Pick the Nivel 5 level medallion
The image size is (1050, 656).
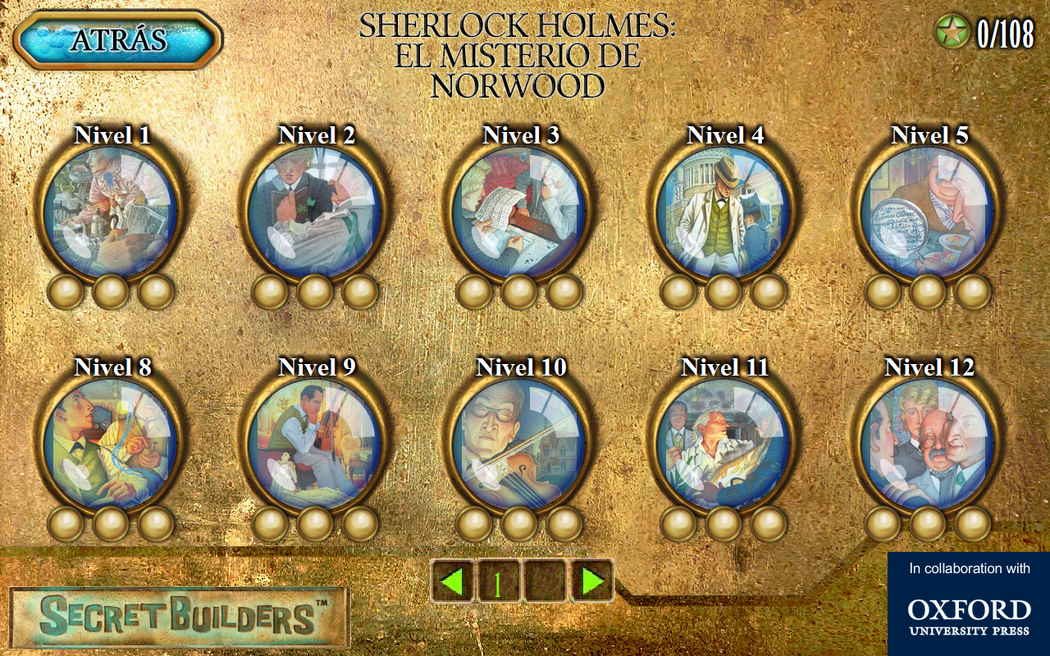[x=928, y=212]
